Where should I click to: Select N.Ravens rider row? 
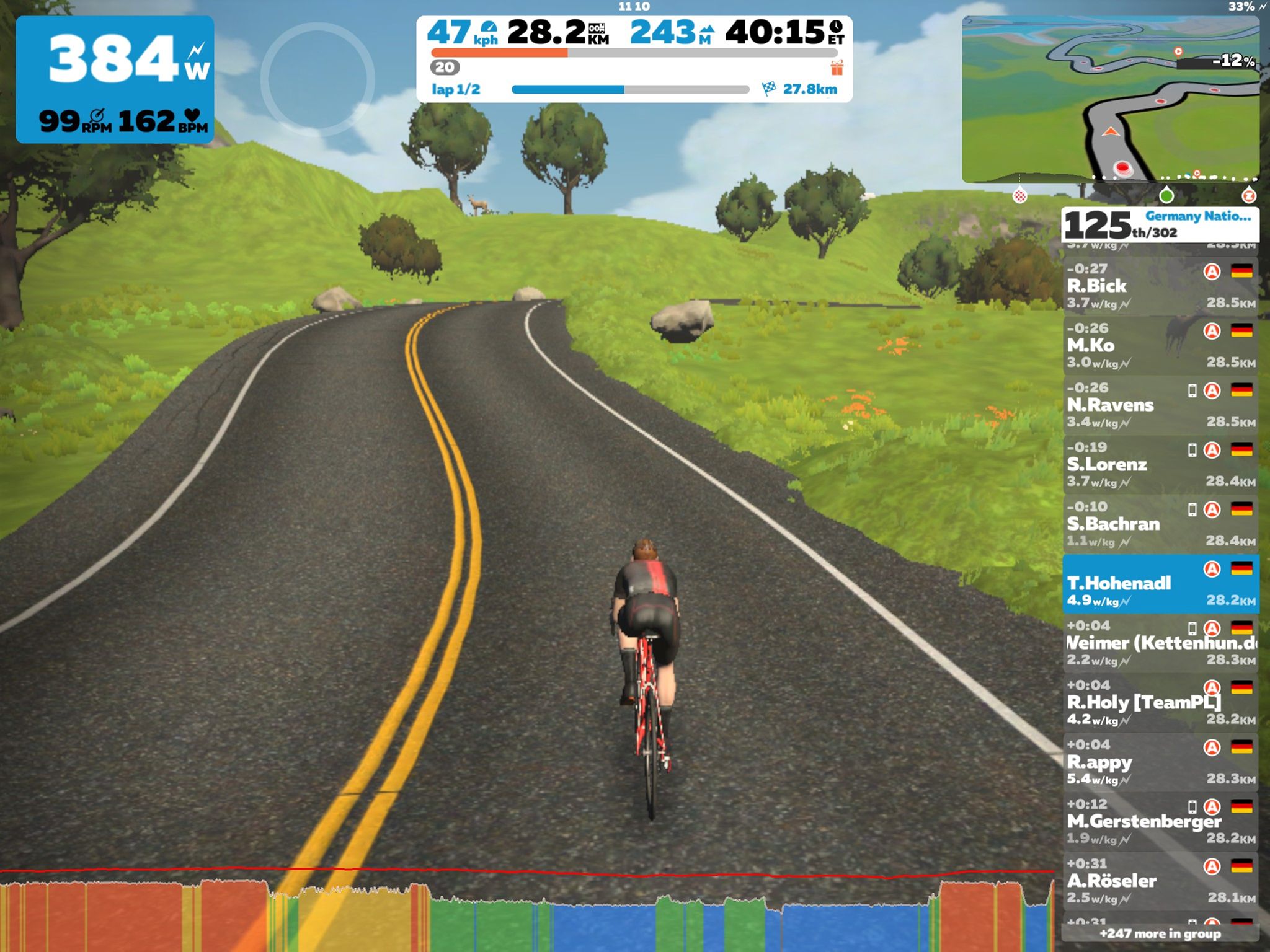[x=1160, y=405]
